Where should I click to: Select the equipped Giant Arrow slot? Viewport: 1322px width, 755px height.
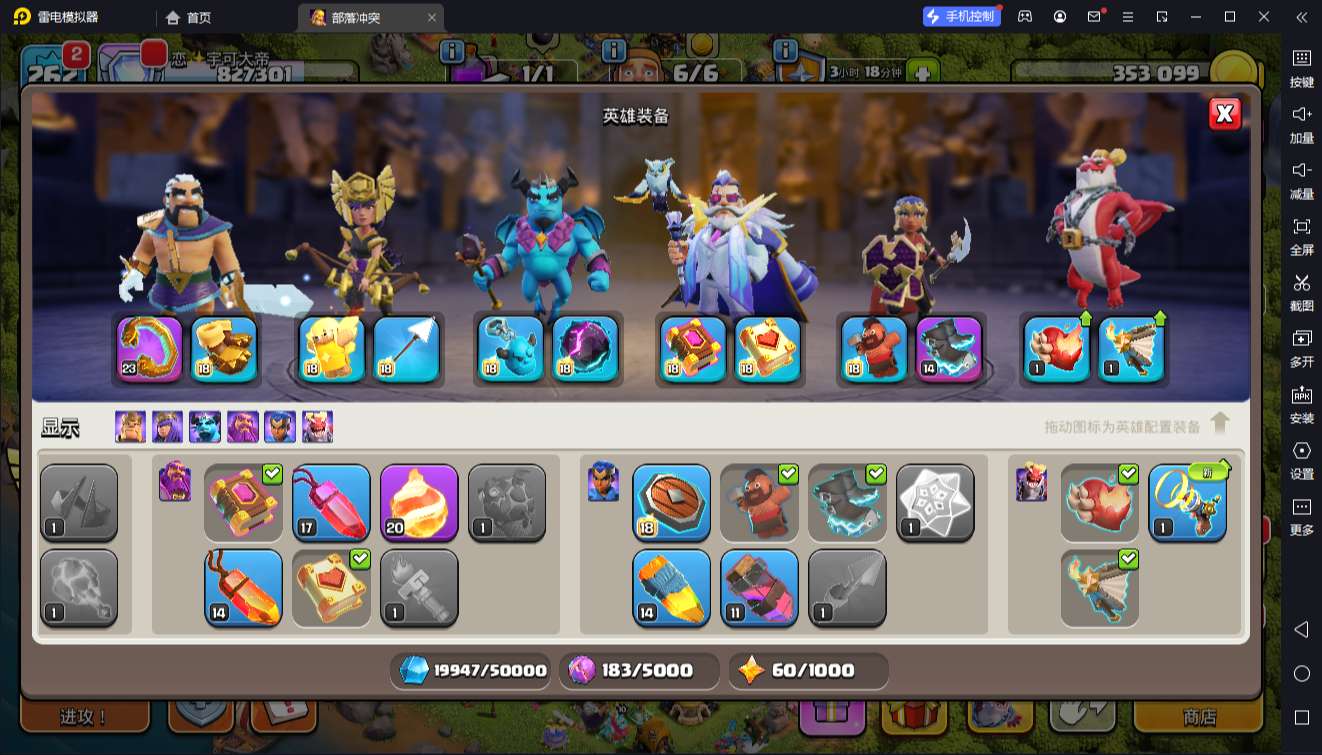(407, 349)
